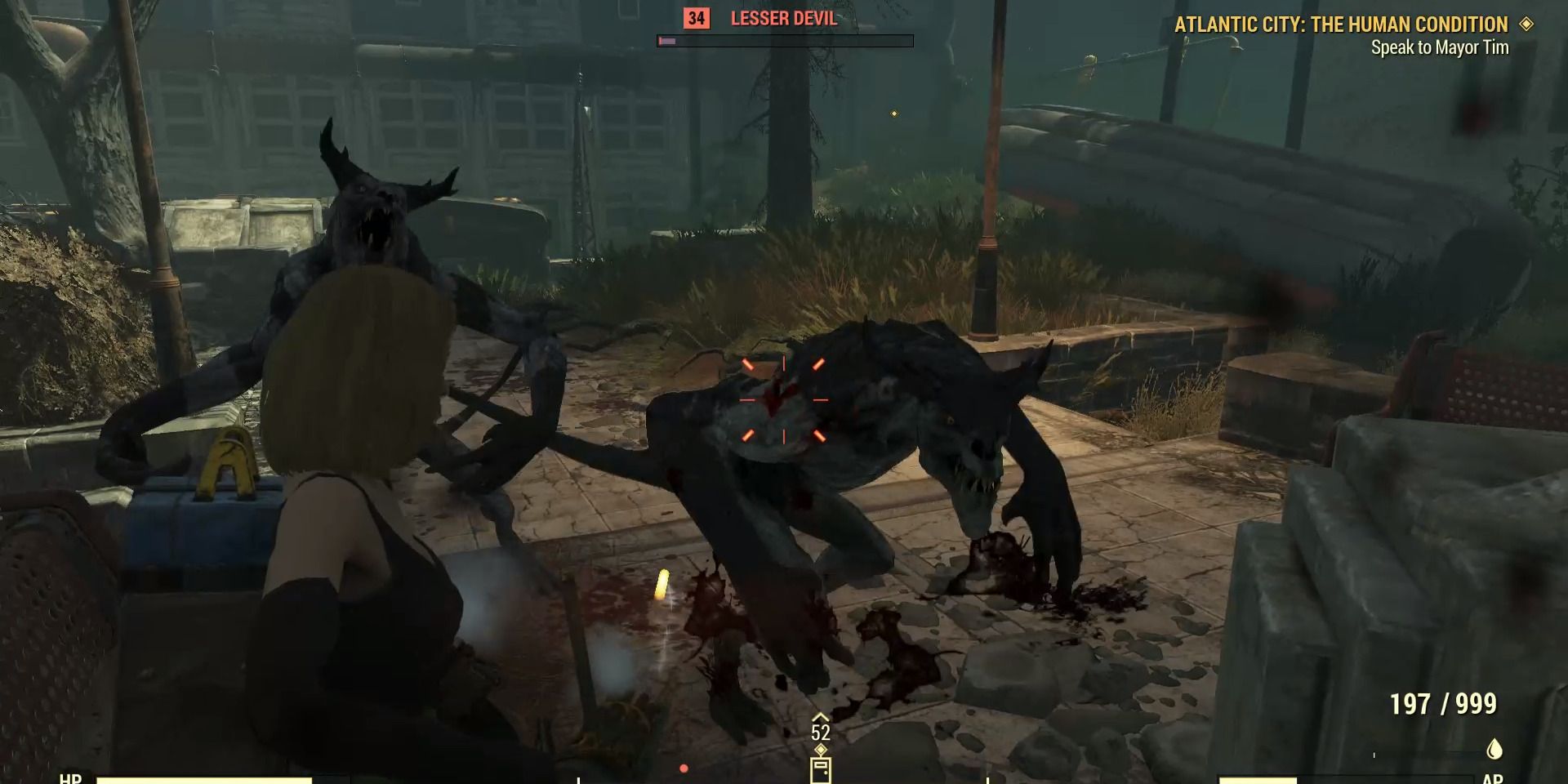Select the yellow diamond compass waypoint marker
The image size is (1568, 784).
[x=821, y=749]
